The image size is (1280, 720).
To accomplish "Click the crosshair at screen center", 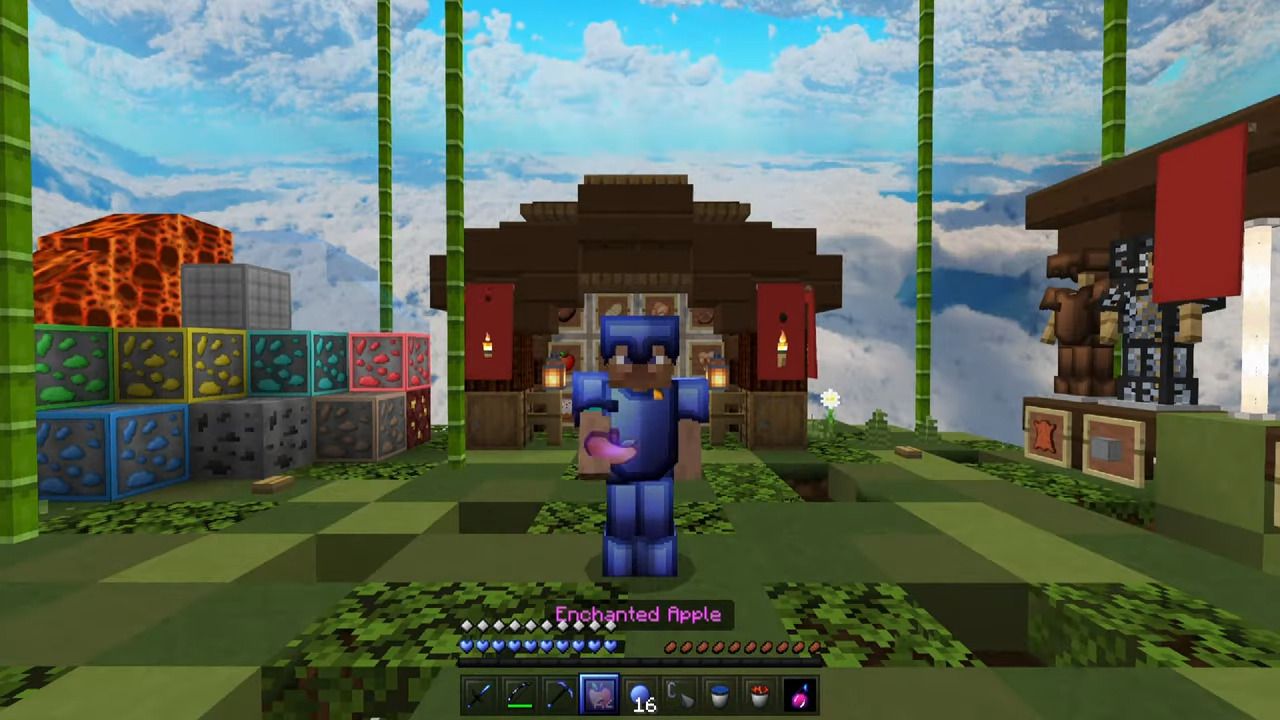I will click(x=640, y=360).
